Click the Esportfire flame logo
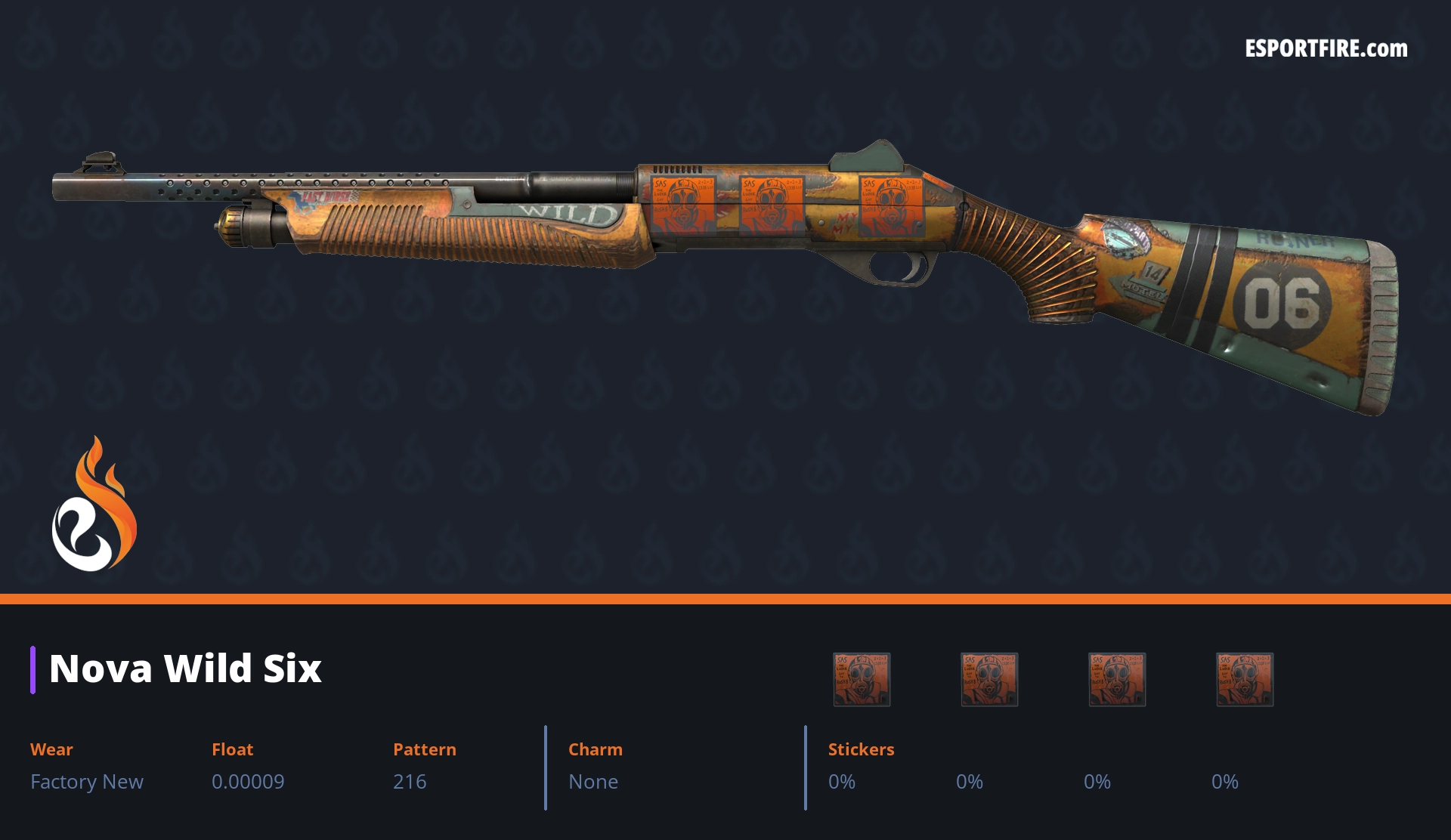The height and width of the screenshot is (840, 1451). coord(94,505)
